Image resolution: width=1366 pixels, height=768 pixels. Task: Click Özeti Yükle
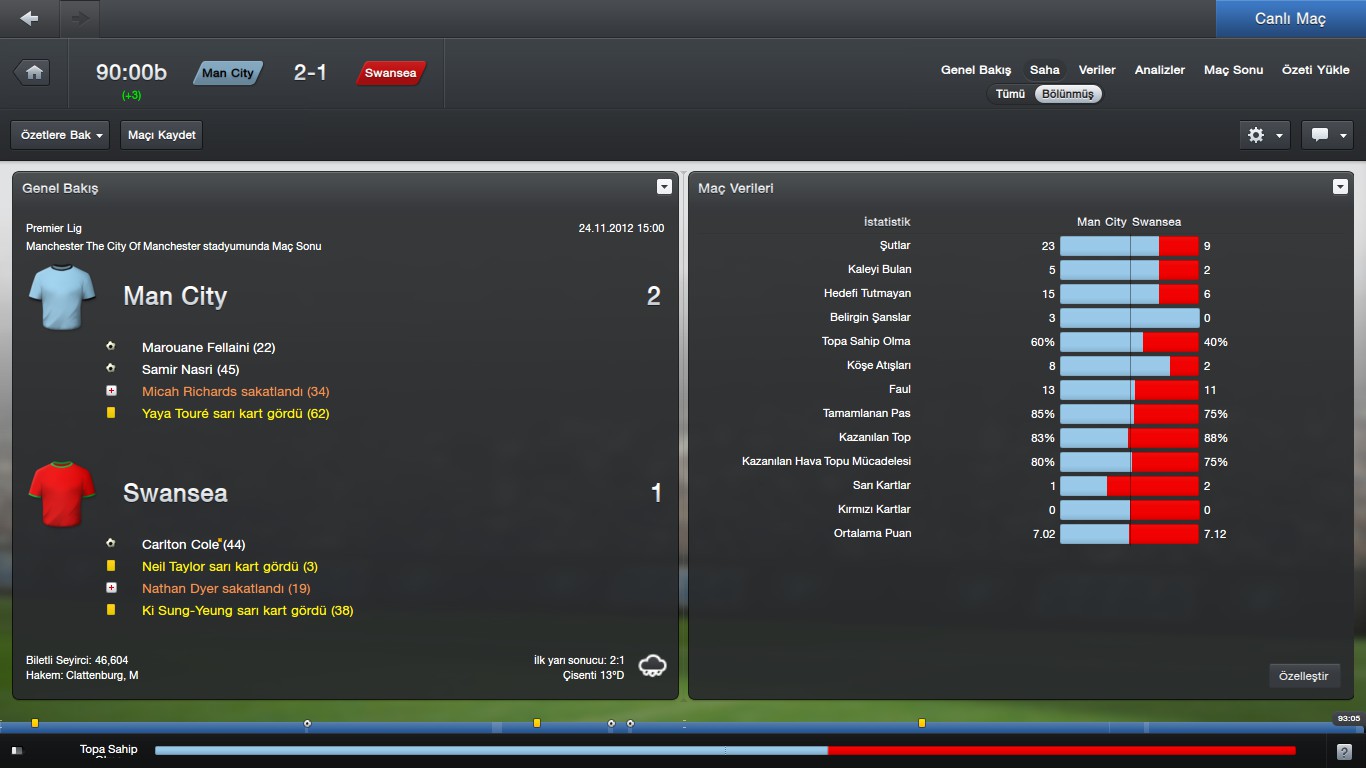tap(1315, 70)
